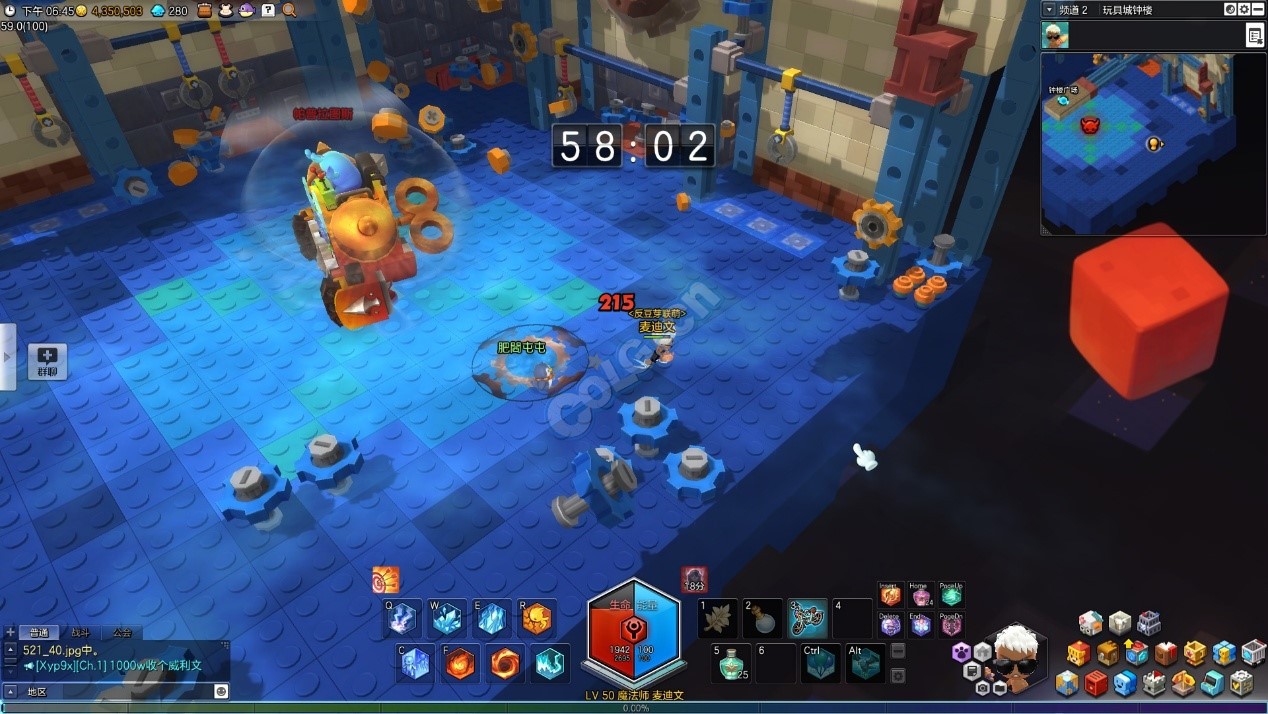
Task: Switch to the 战斗 chat tab
Action: point(80,632)
